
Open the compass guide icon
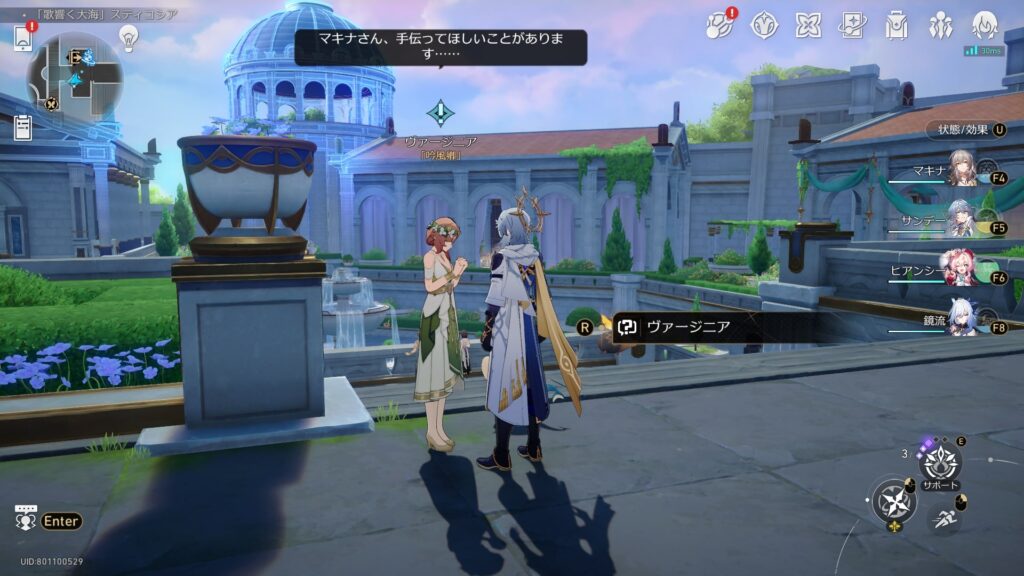765,25
